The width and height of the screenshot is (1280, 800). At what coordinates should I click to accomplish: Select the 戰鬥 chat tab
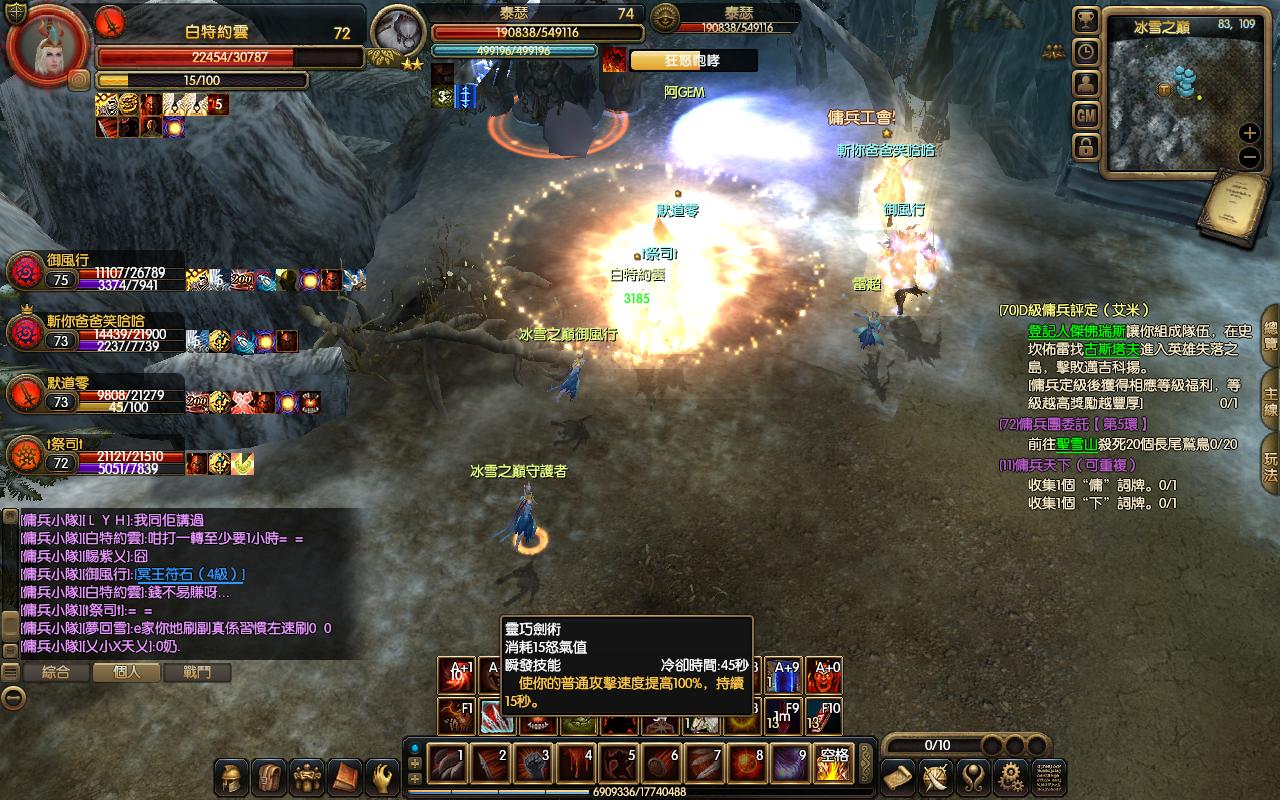(x=197, y=672)
